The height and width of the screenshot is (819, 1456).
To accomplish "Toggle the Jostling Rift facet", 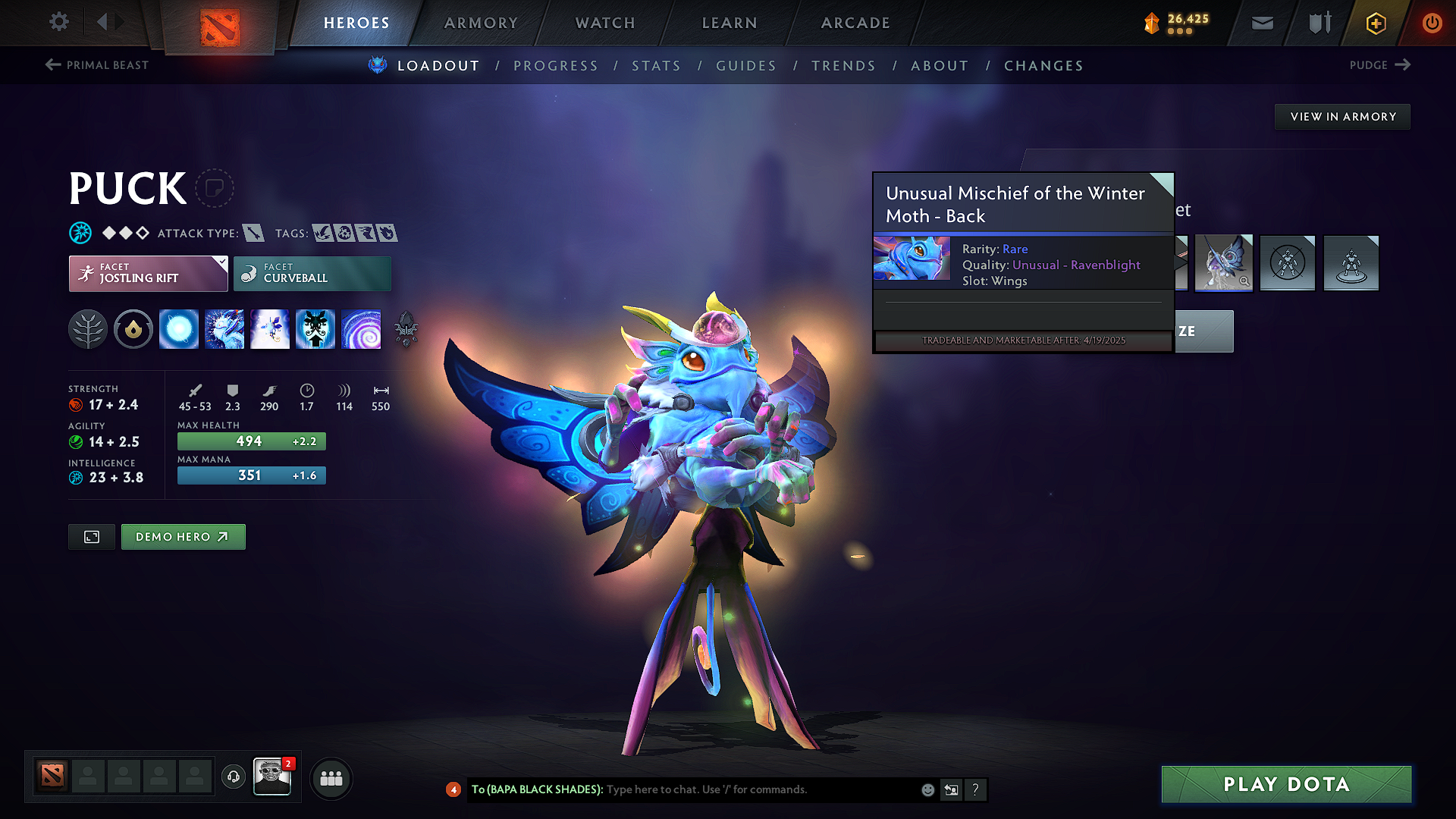I will click(x=148, y=273).
